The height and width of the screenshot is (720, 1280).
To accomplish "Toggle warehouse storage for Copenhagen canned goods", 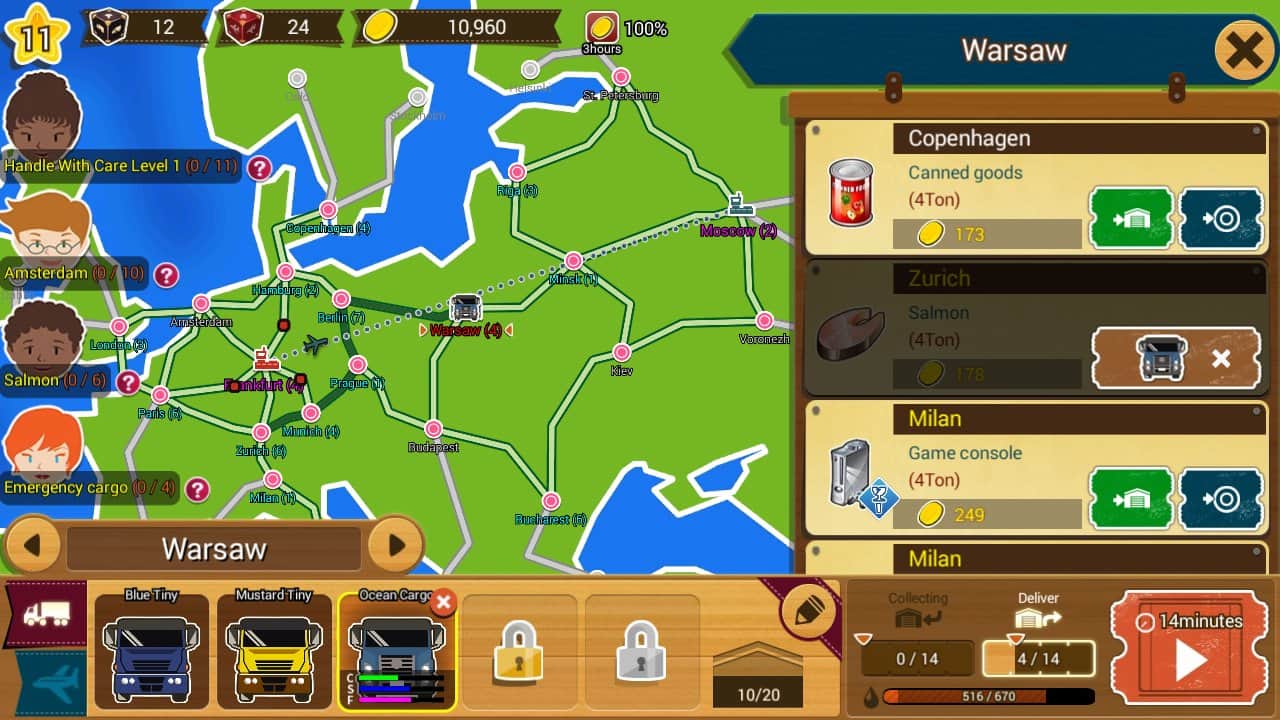I will coord(1131,219).
